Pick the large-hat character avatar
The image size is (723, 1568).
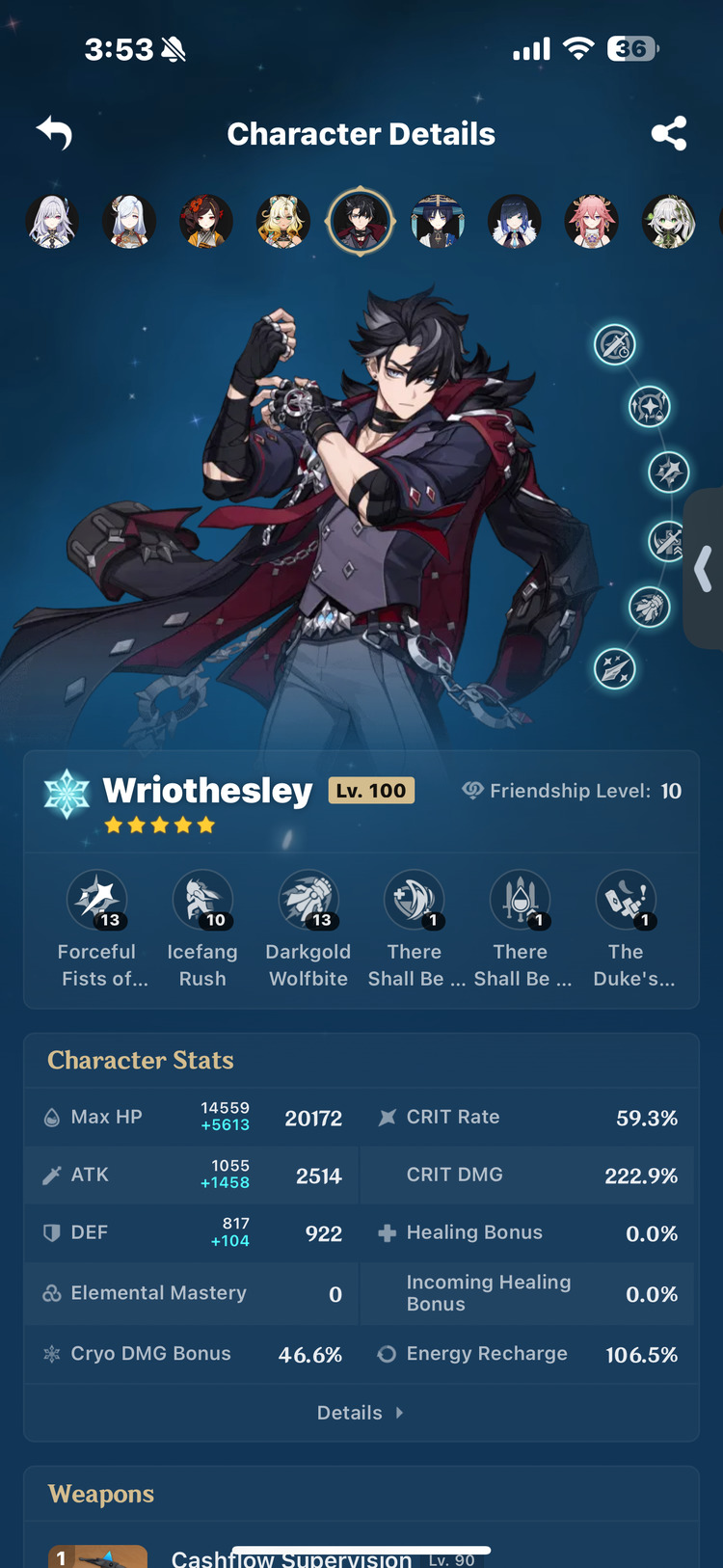tap(437, 221)
